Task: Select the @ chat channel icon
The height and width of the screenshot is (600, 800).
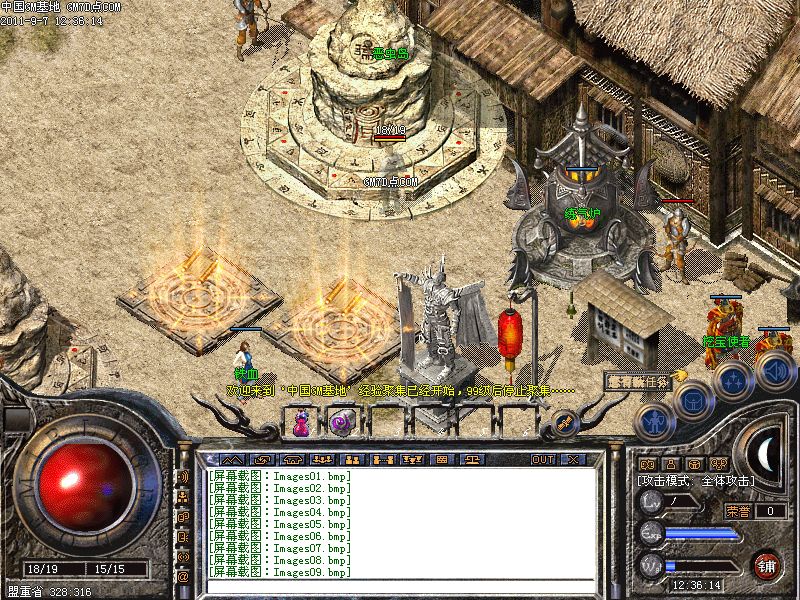Action: 183,577
